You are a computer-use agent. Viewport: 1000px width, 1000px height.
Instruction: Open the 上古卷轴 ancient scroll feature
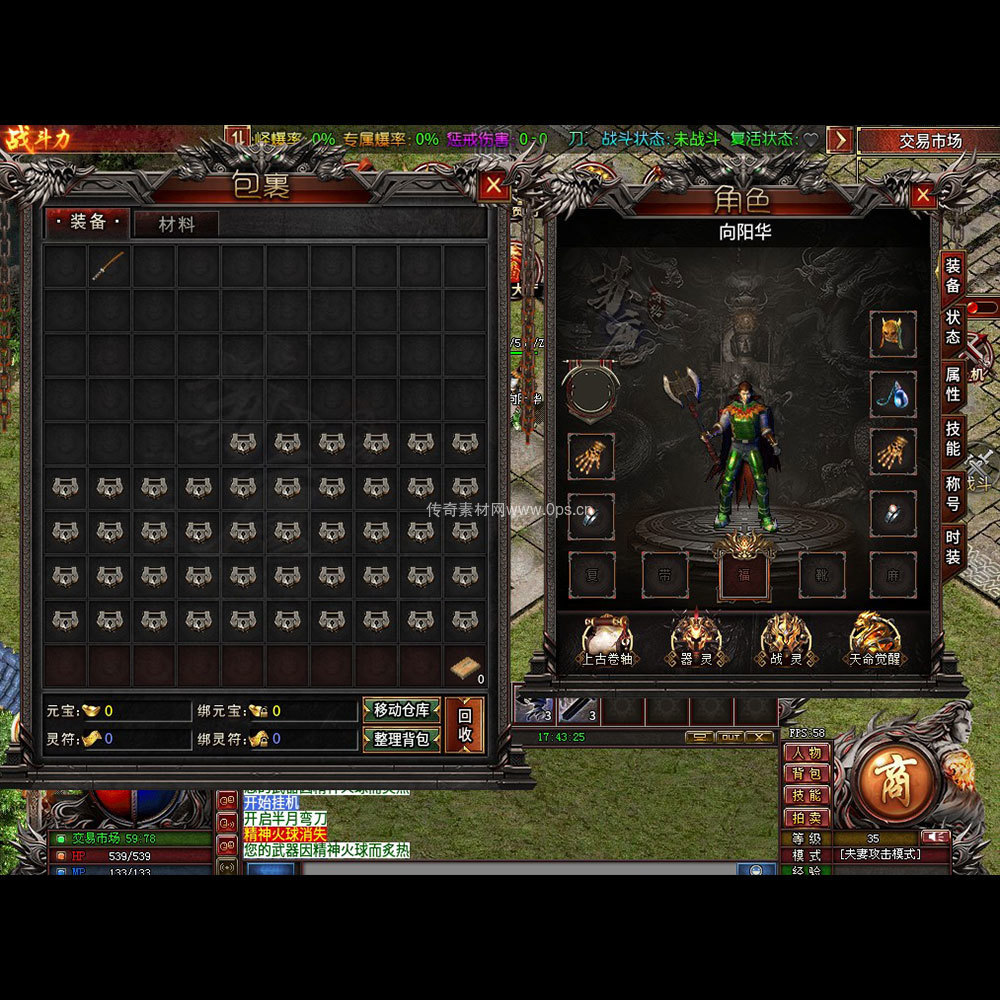607,642
